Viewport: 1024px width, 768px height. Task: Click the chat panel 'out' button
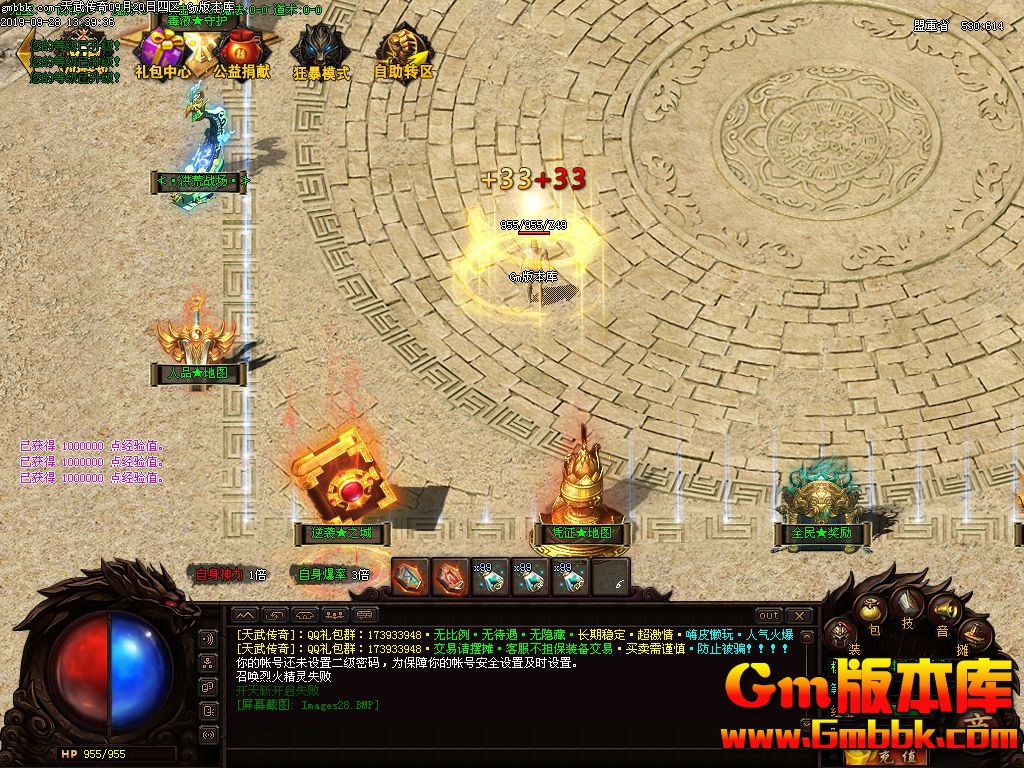pos(768,615)
